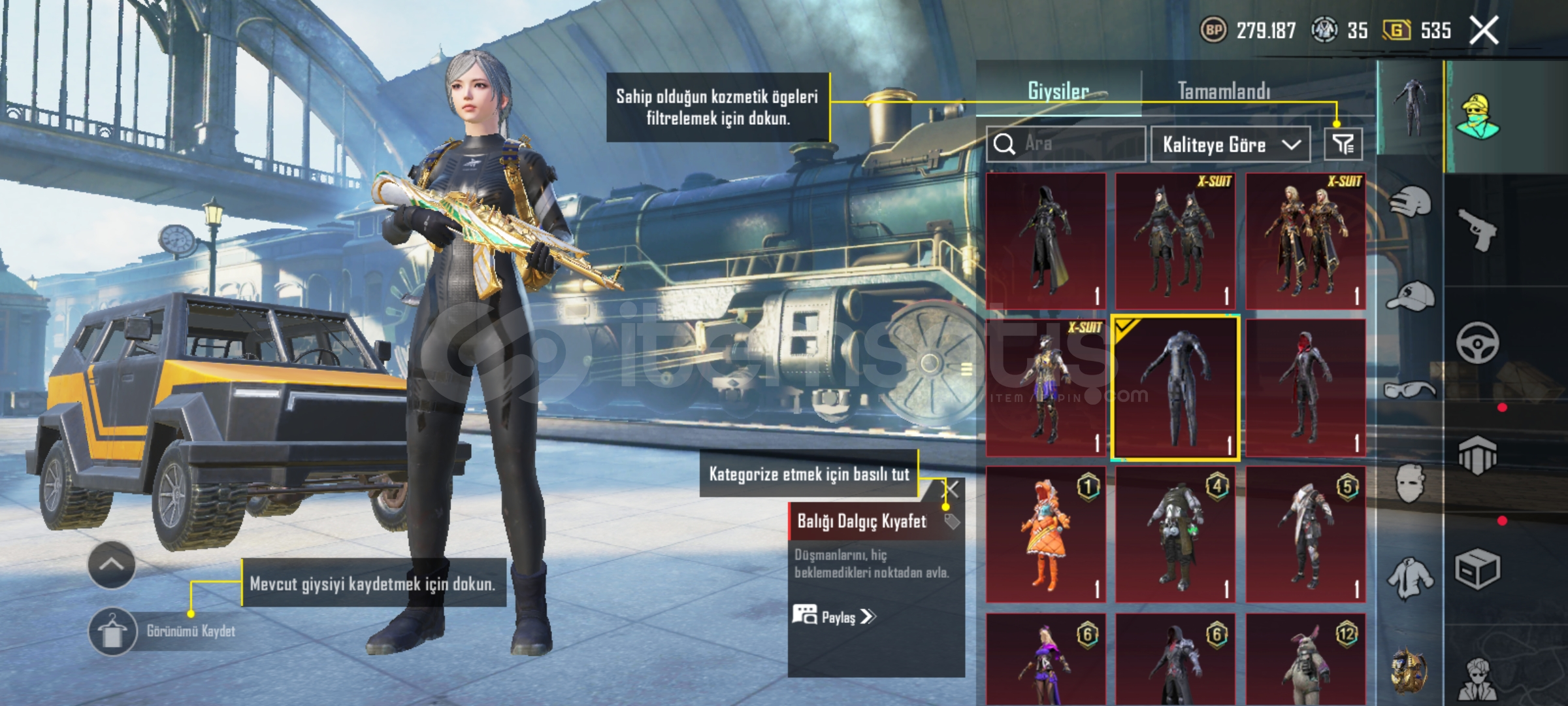Pick the bunny costume outfit tile
The height and width of the screenshot is (706, 1568).
point(1305,660)
